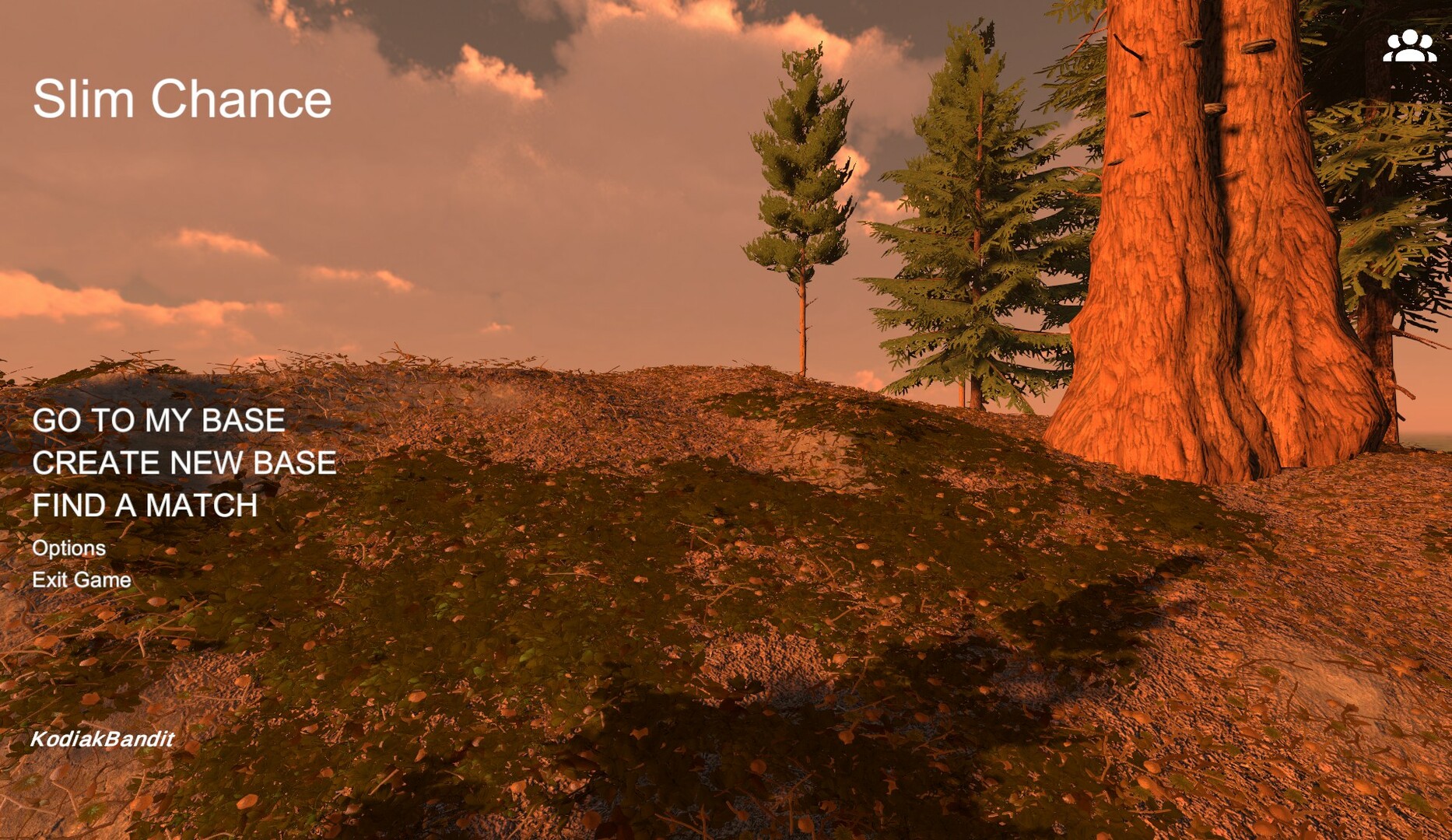Exit the game from the main menu

click(x=82, y=579)
